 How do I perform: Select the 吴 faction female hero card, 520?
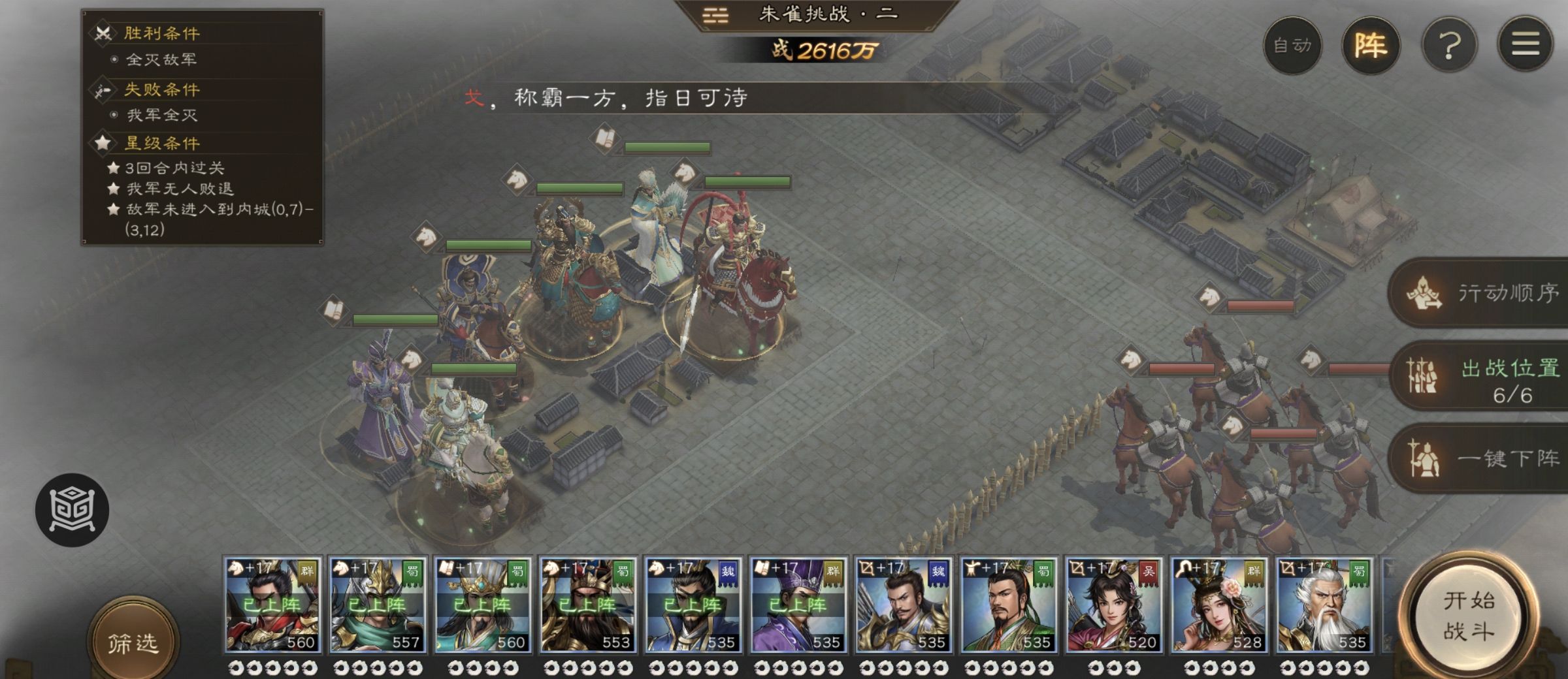pos(1114,605)
